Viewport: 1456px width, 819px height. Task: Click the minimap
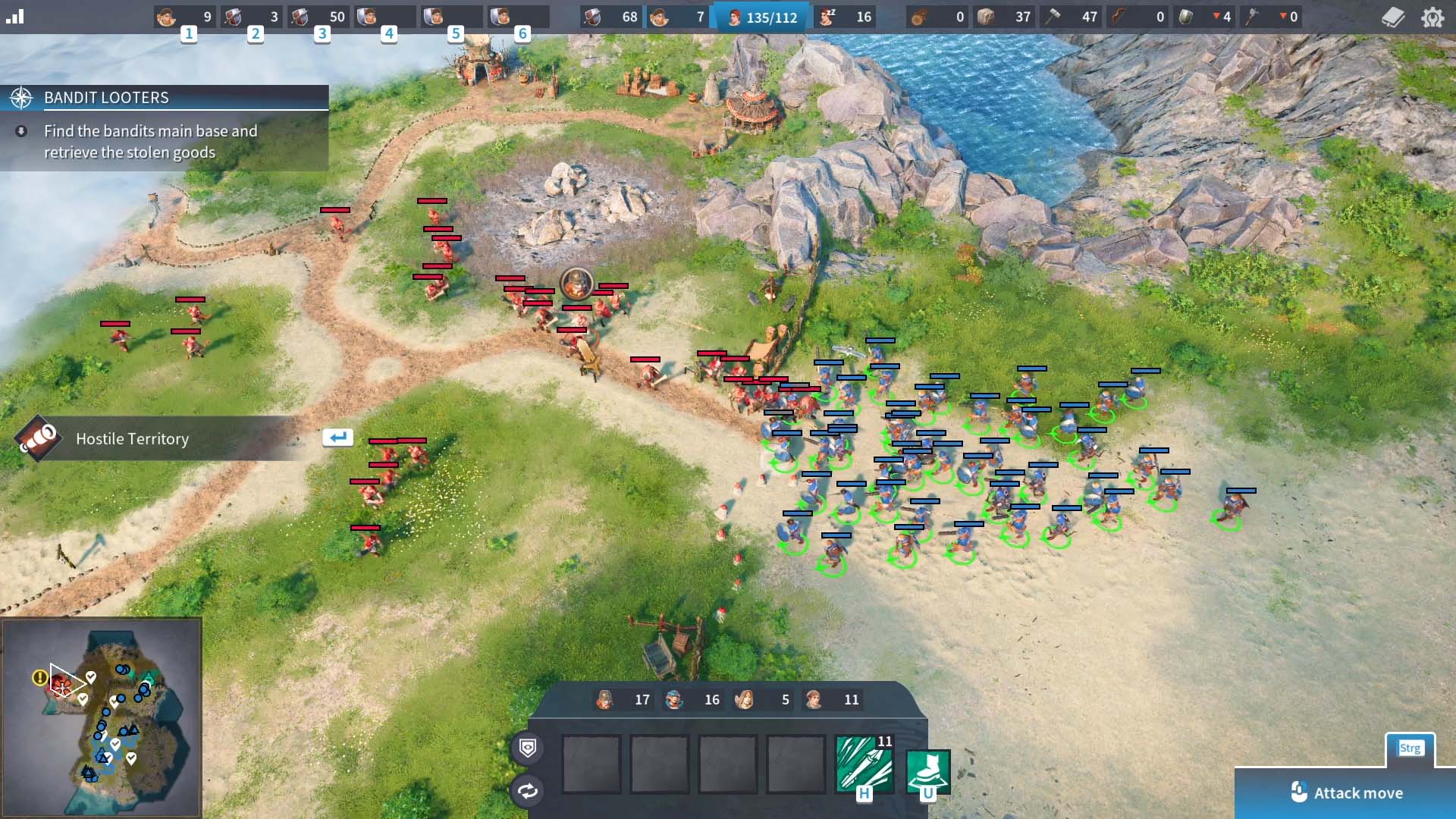(x=102, y=717)
